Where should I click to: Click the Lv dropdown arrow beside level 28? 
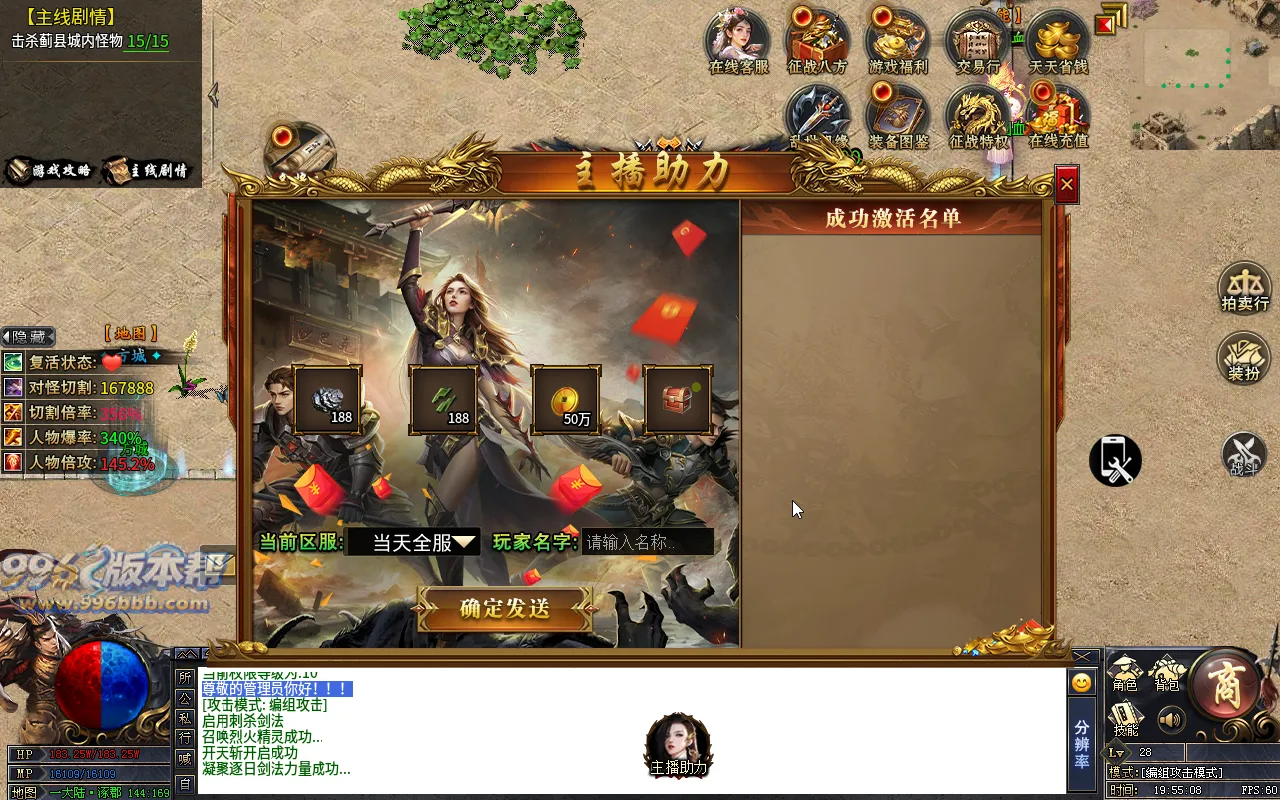click(1121, 753)
